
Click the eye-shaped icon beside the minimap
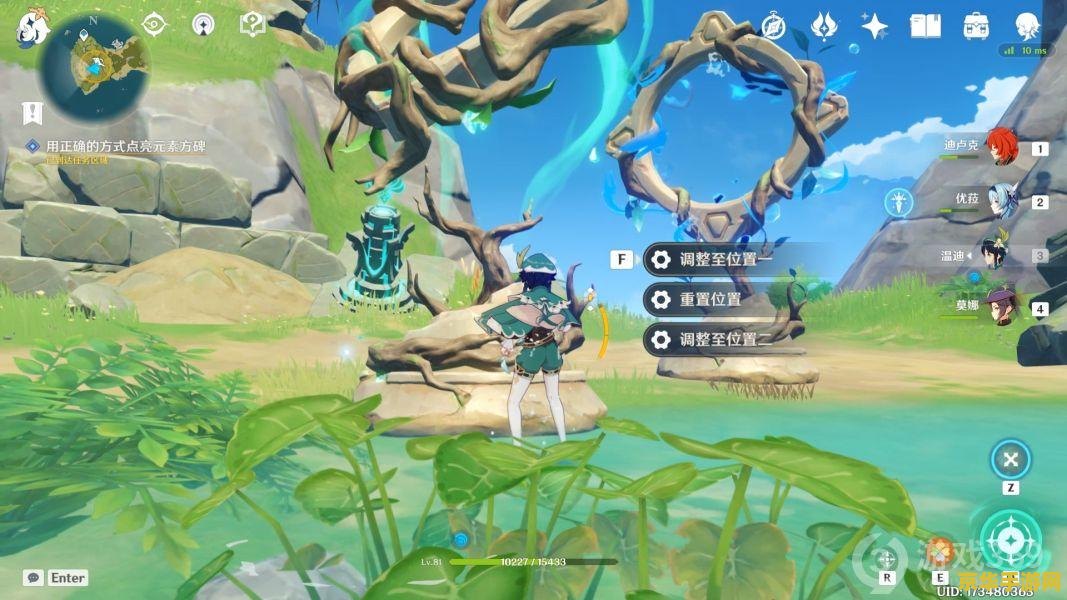tap(154, 24)
